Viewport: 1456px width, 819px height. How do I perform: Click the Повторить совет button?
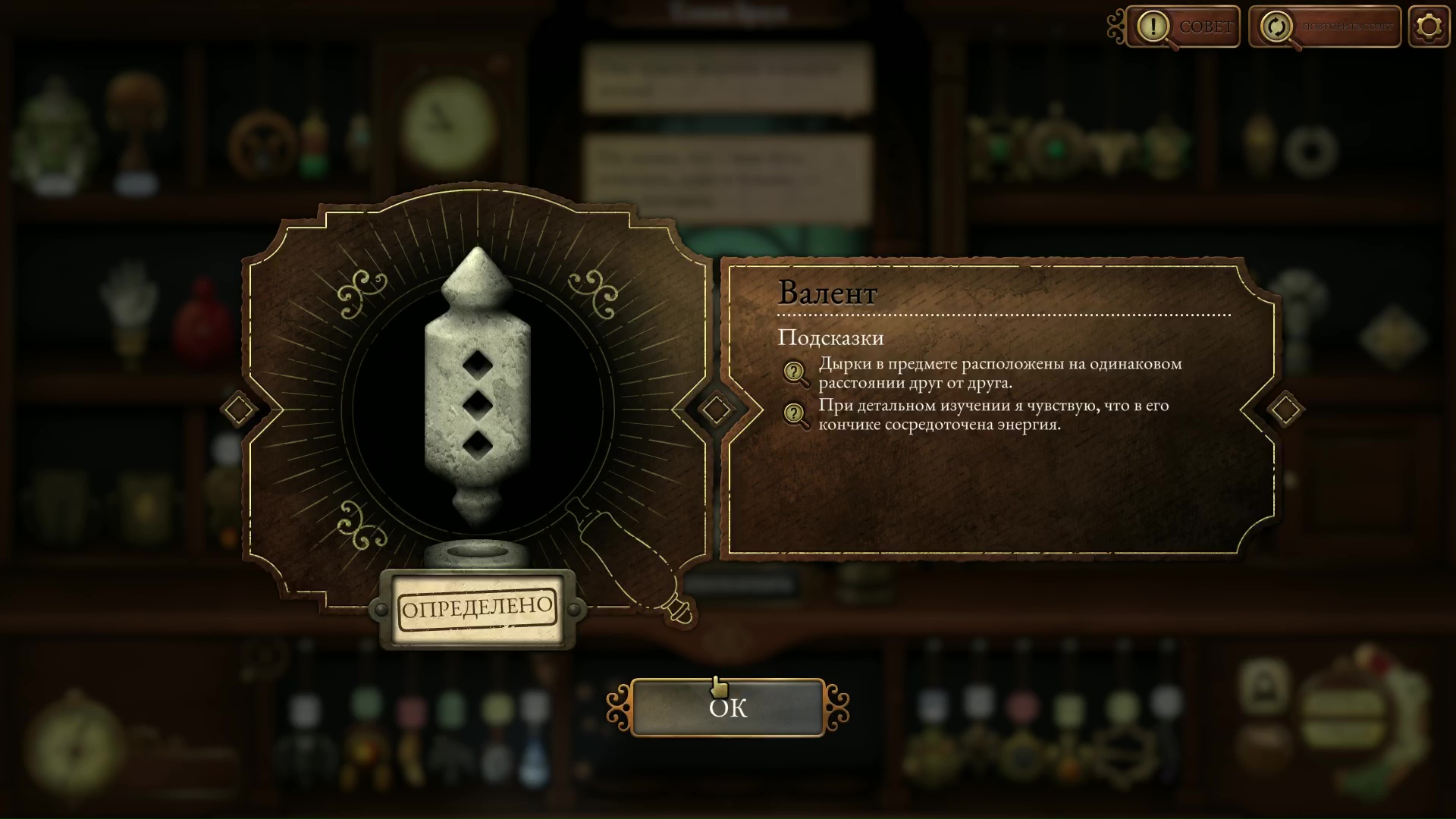1325,27
